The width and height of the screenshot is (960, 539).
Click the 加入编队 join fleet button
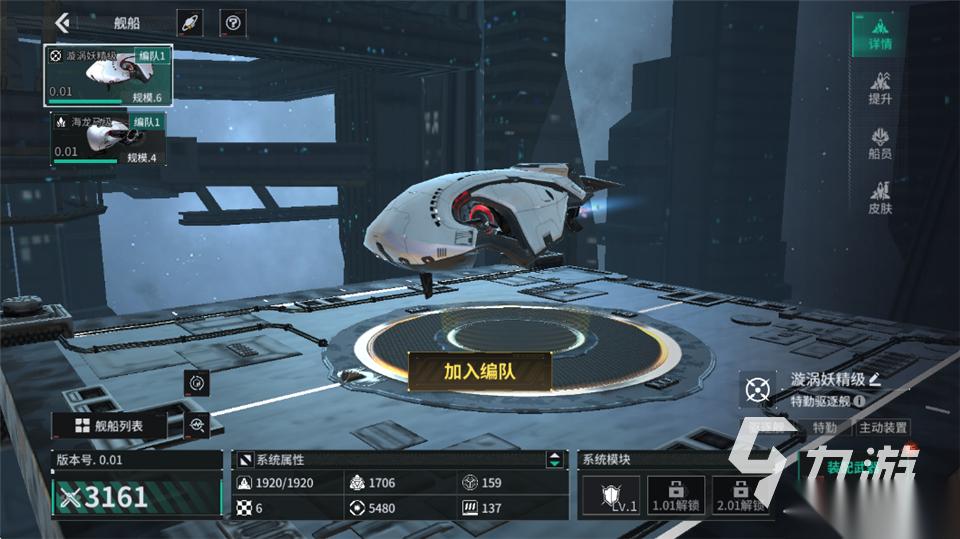pos(479,372)
